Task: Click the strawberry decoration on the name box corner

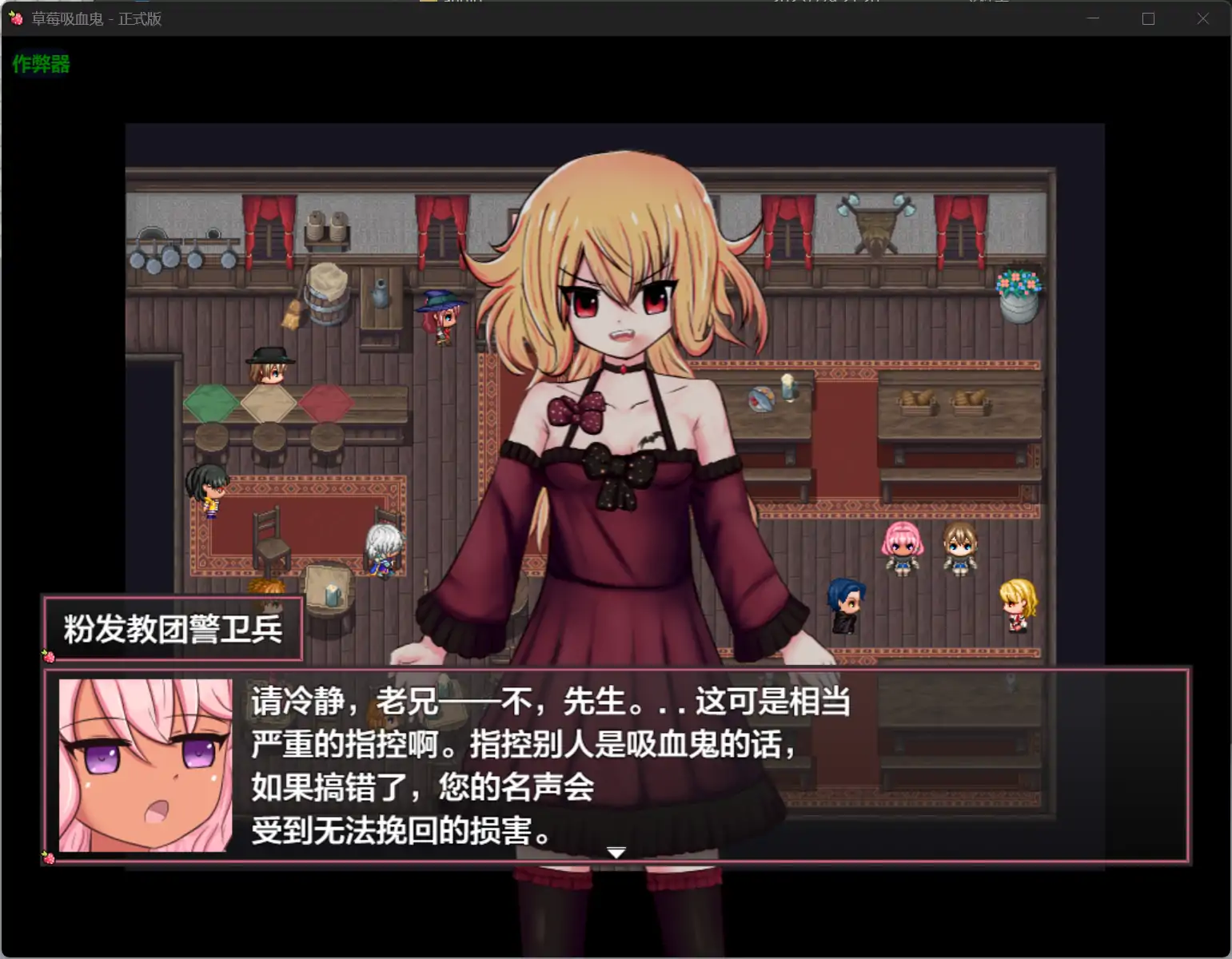Action: tap(50, 656)
